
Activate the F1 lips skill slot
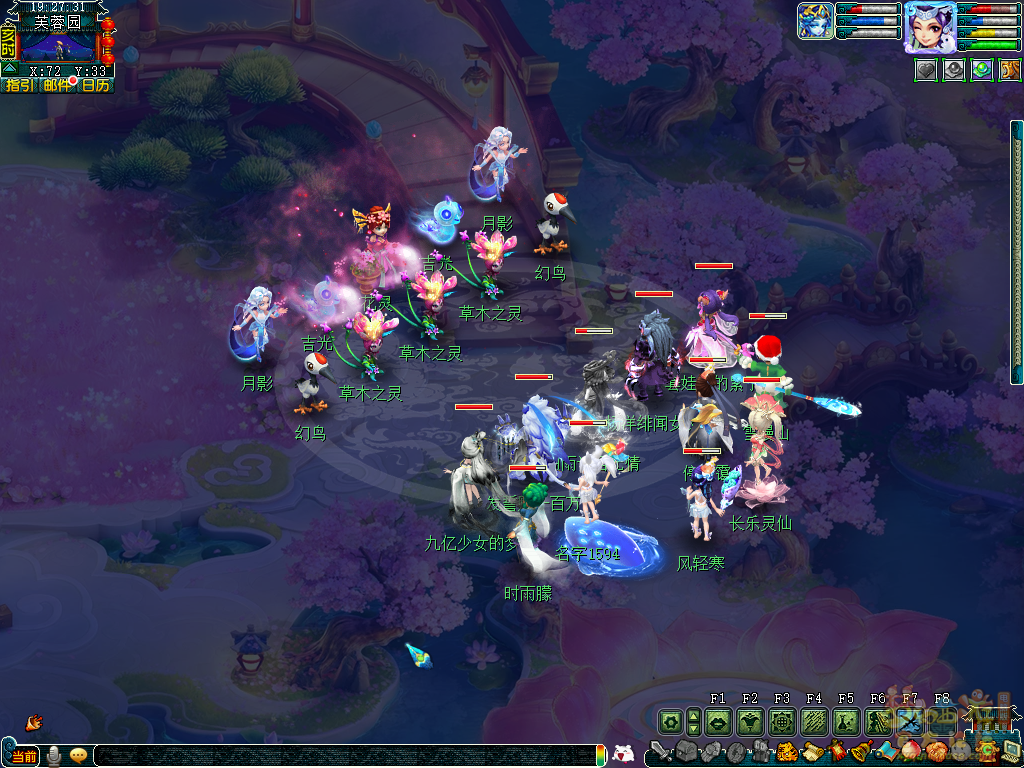(x=717, y=721)
